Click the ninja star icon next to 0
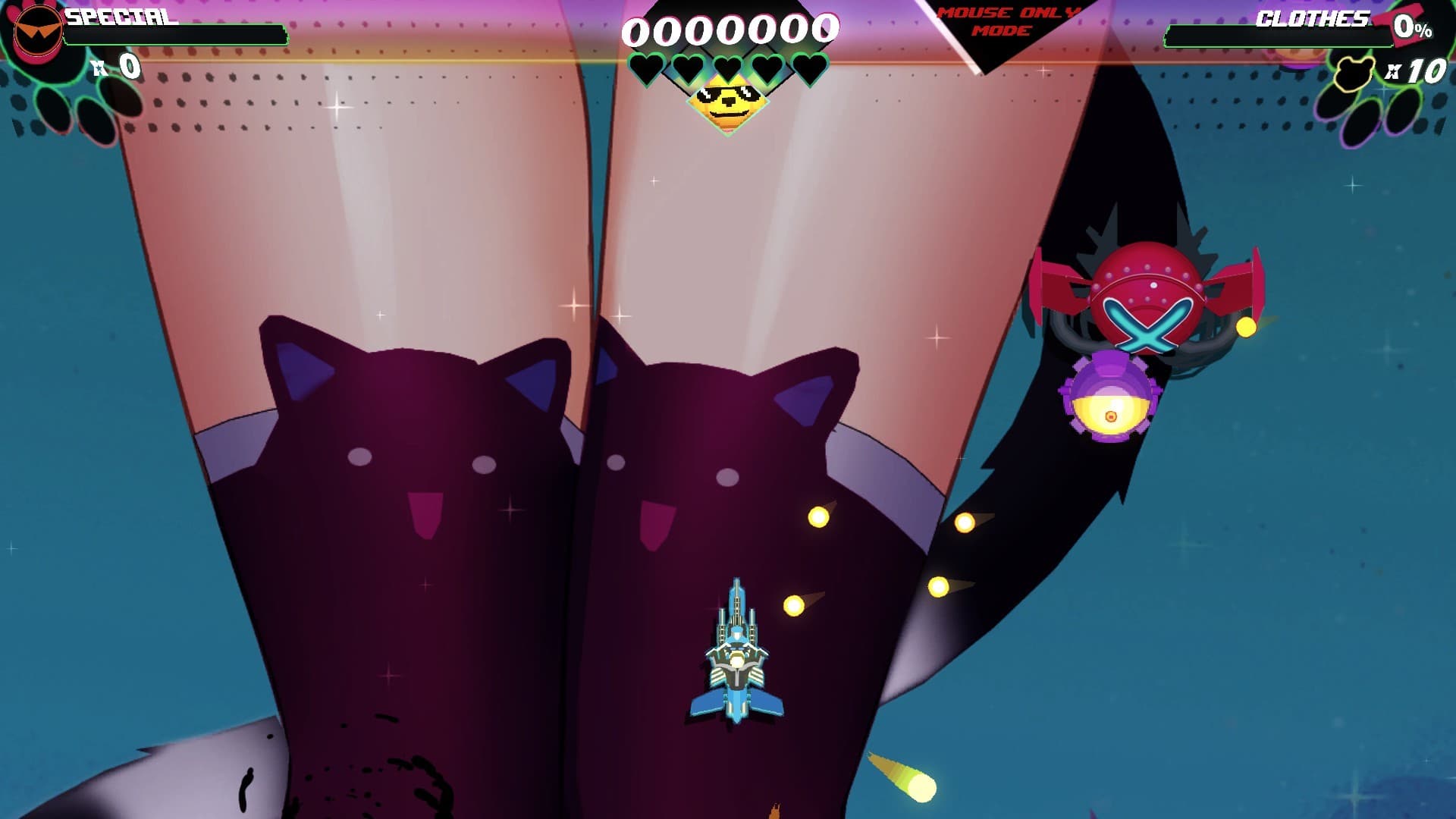The image size is (1456, 819). point(99,68)
